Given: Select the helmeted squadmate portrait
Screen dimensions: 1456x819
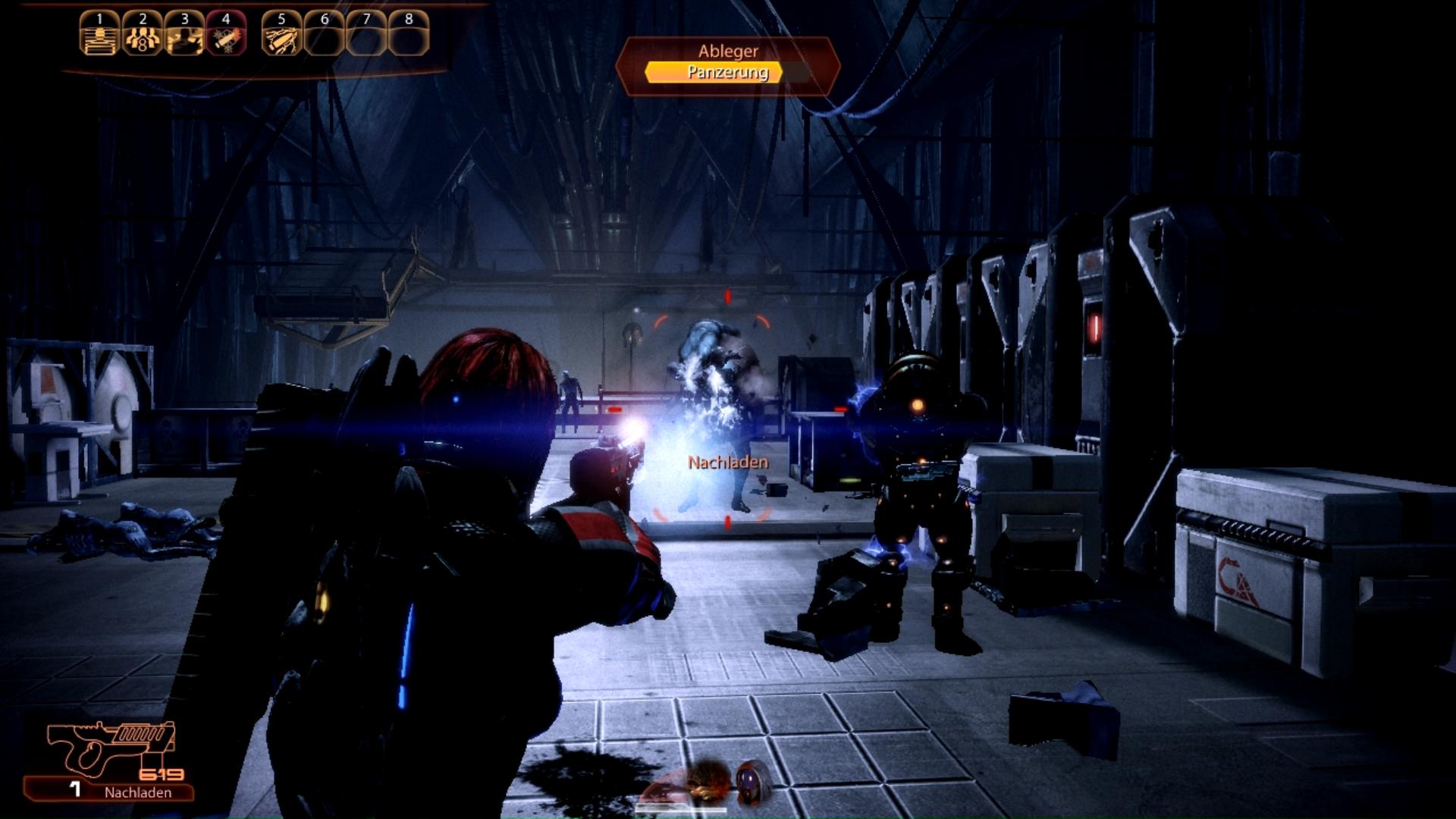Looking at the screenshot, I should [x=755, y=780].
